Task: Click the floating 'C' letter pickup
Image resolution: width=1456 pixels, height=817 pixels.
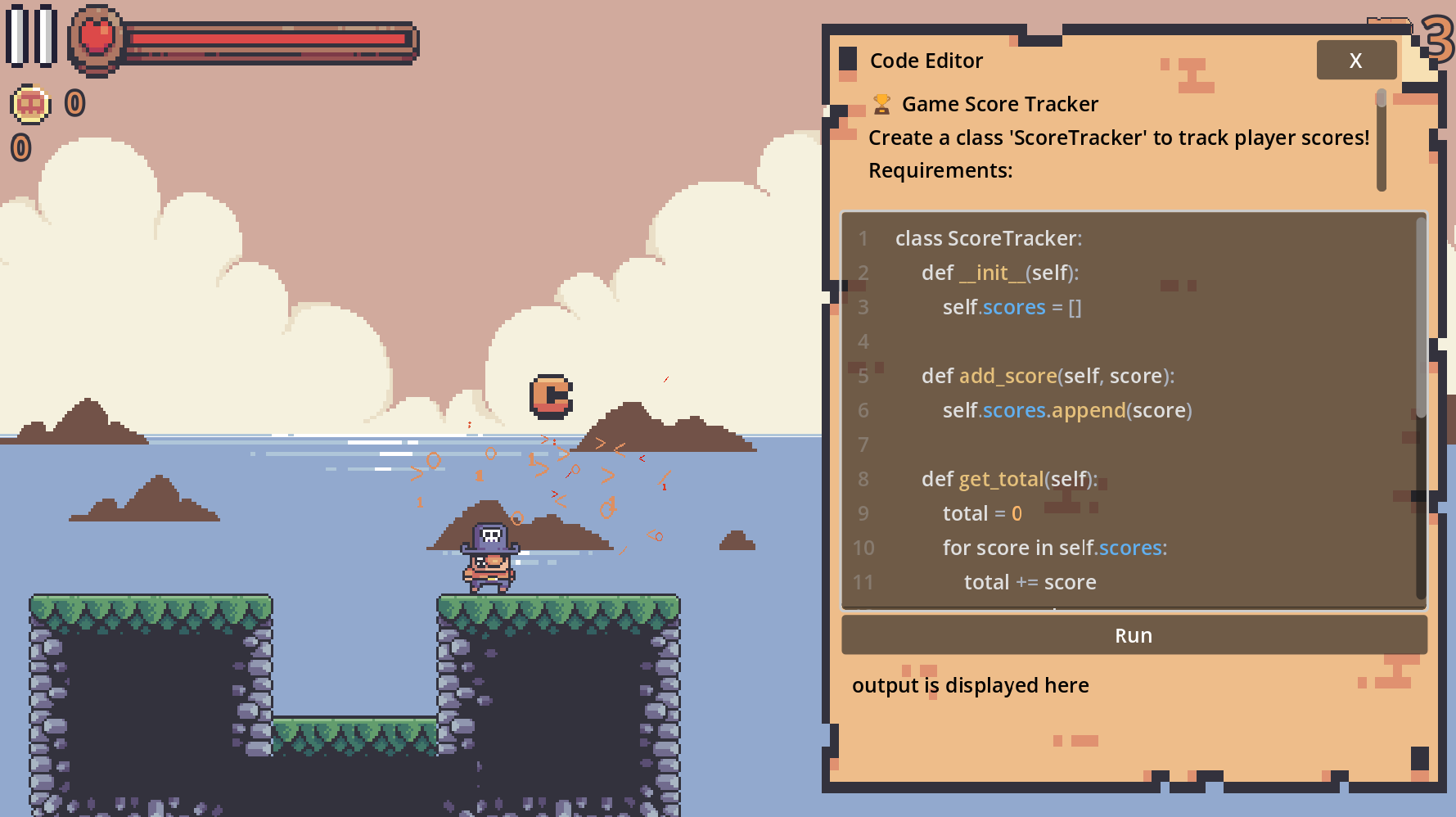Action: 550,397
